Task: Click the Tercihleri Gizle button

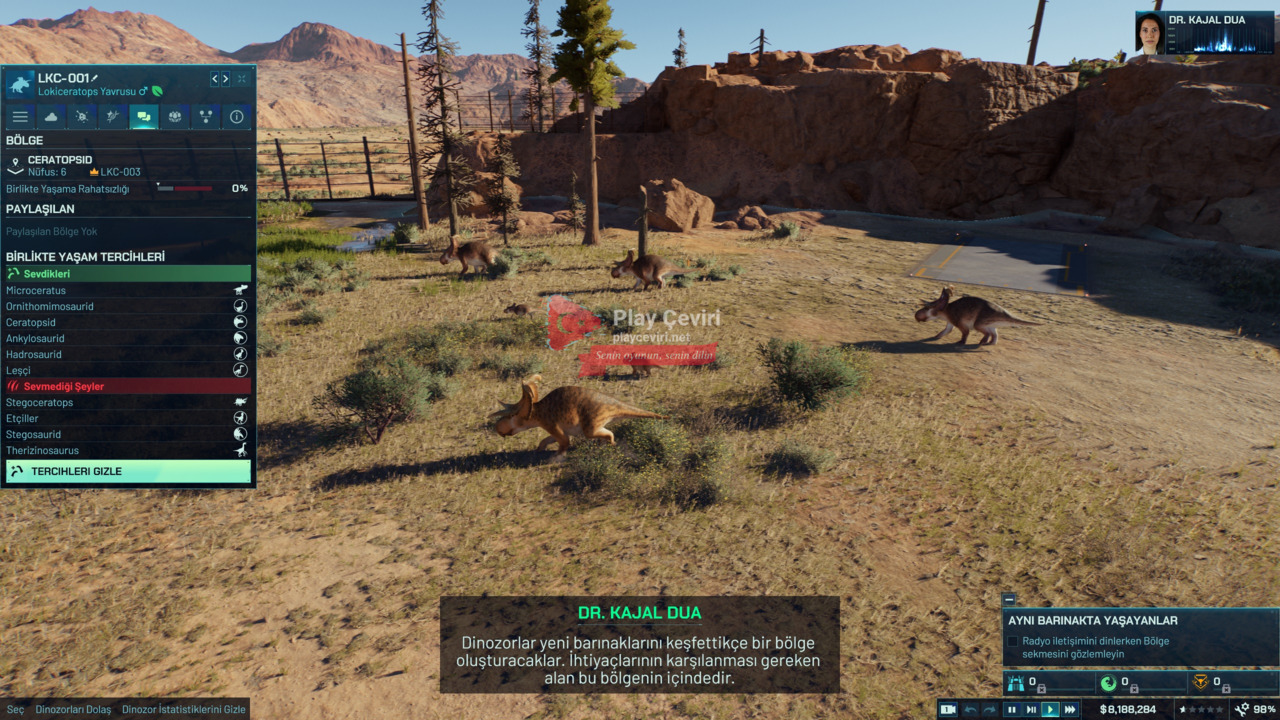Action: tap(128, 471)
